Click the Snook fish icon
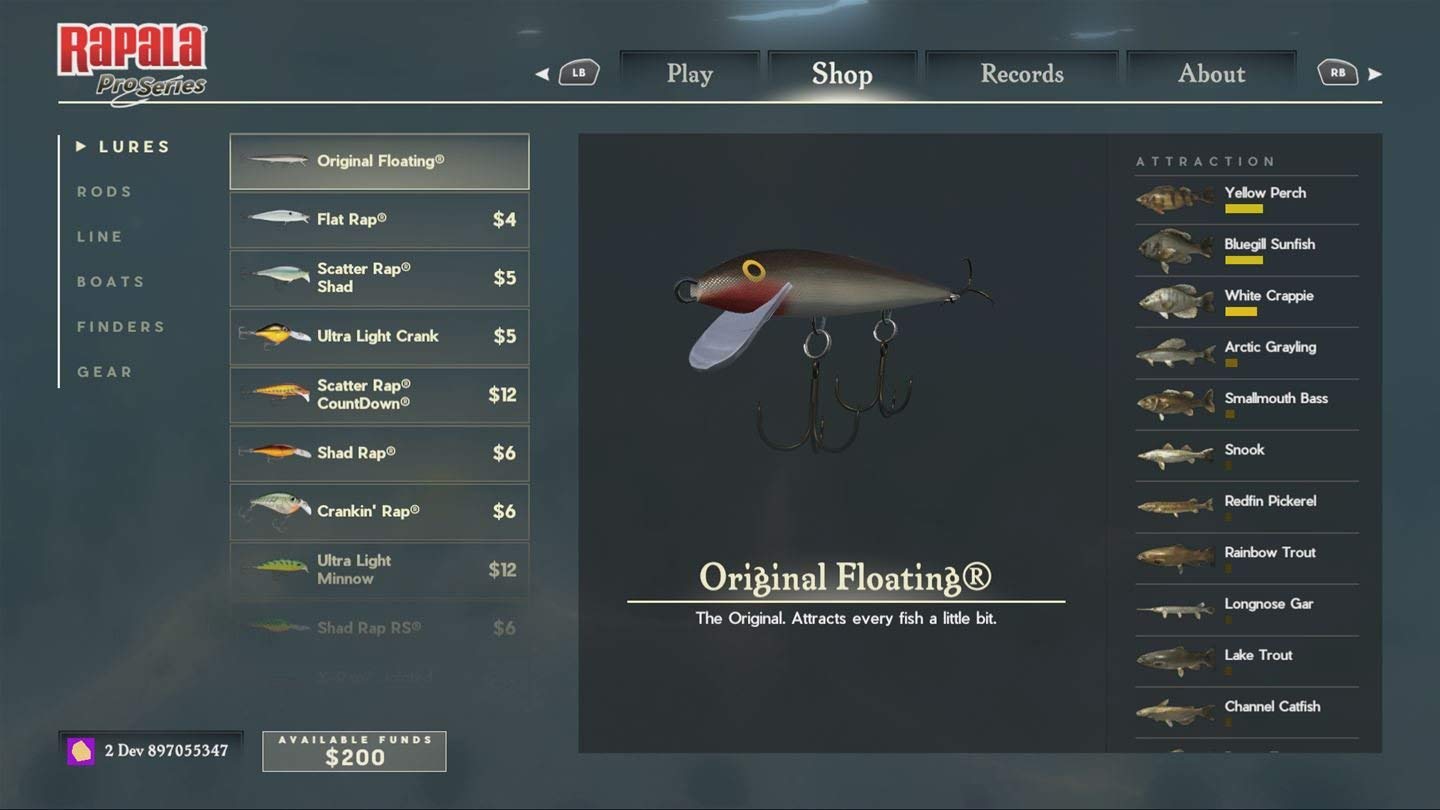 [1173, 454]
